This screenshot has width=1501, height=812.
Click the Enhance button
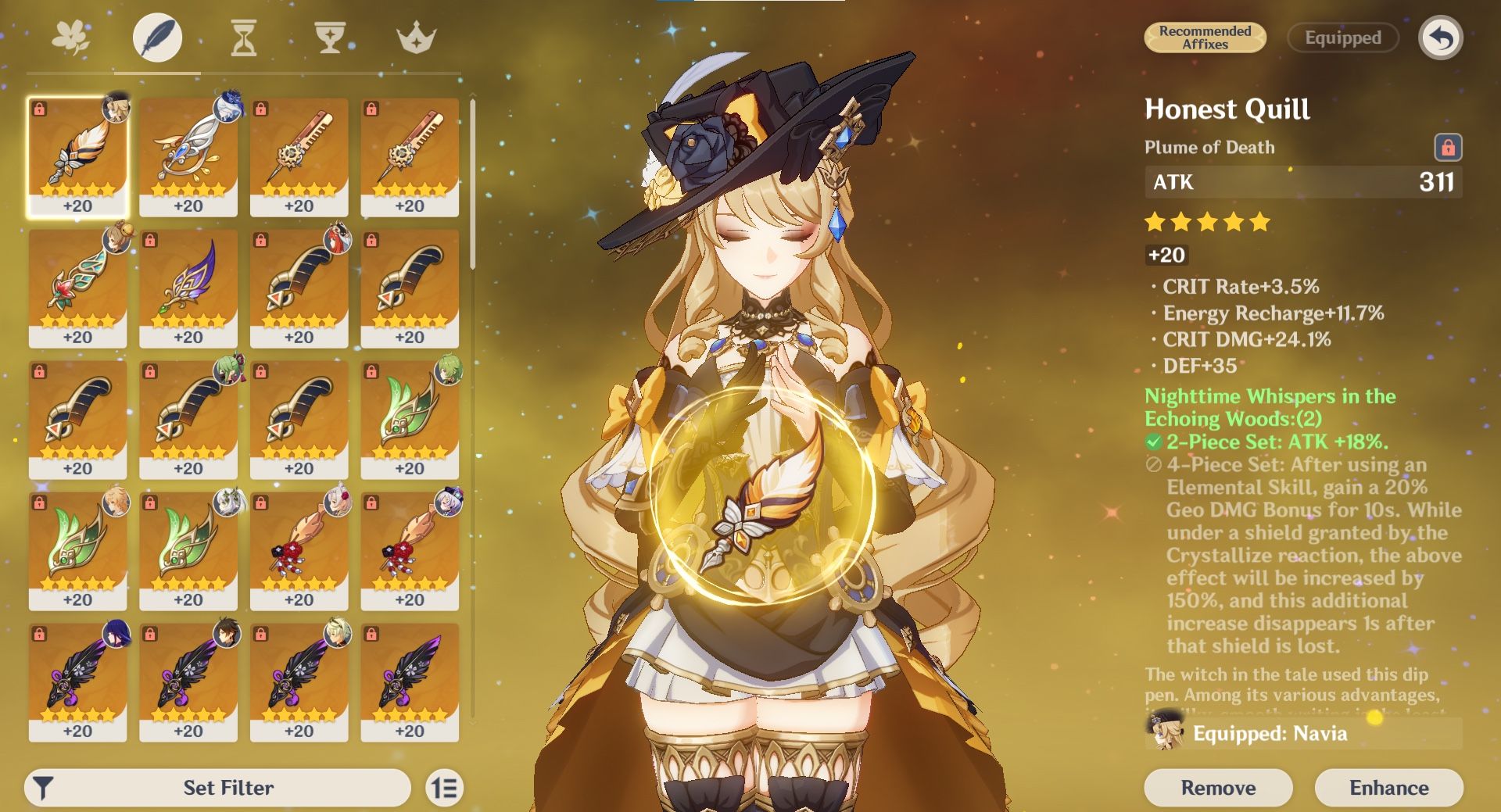point(1388,788)
